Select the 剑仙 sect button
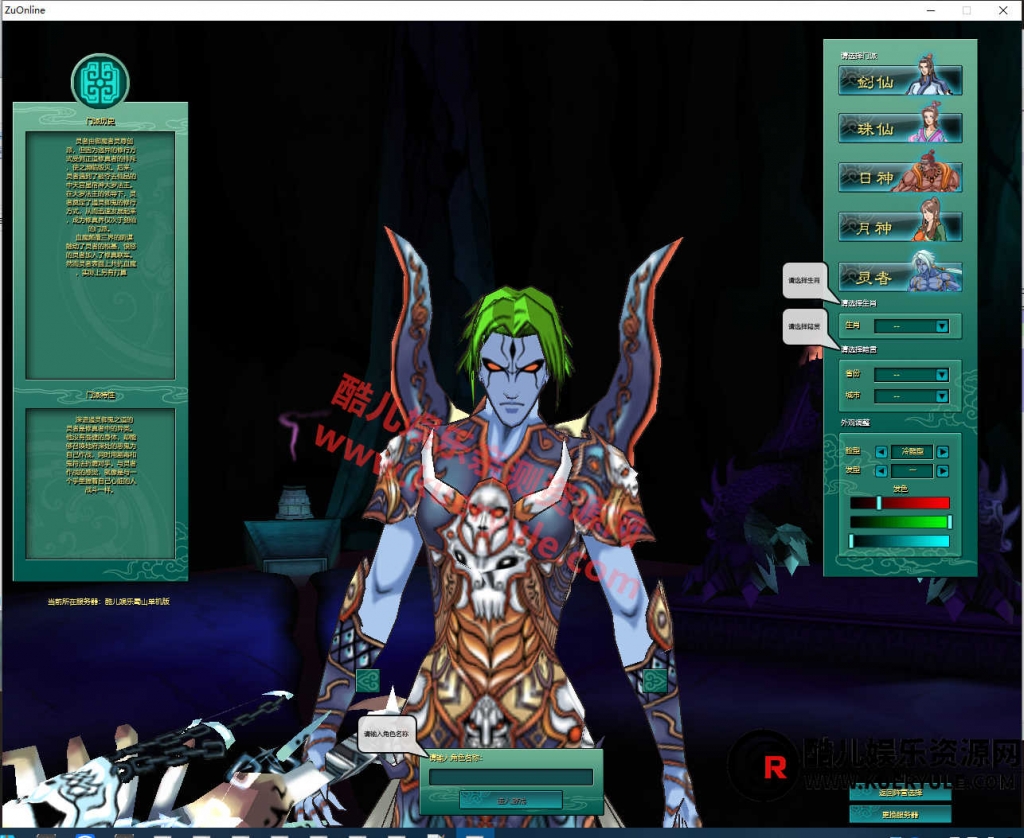Screen dimensions: 1024x838 click(x=900, y=81)
